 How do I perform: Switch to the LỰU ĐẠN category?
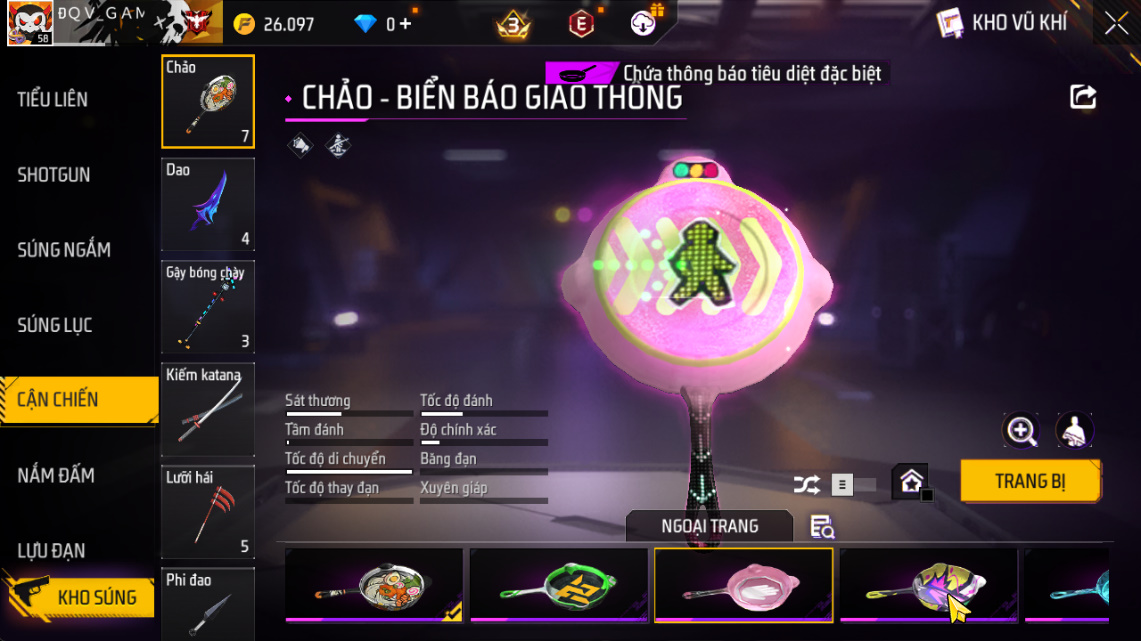[54, 550]
